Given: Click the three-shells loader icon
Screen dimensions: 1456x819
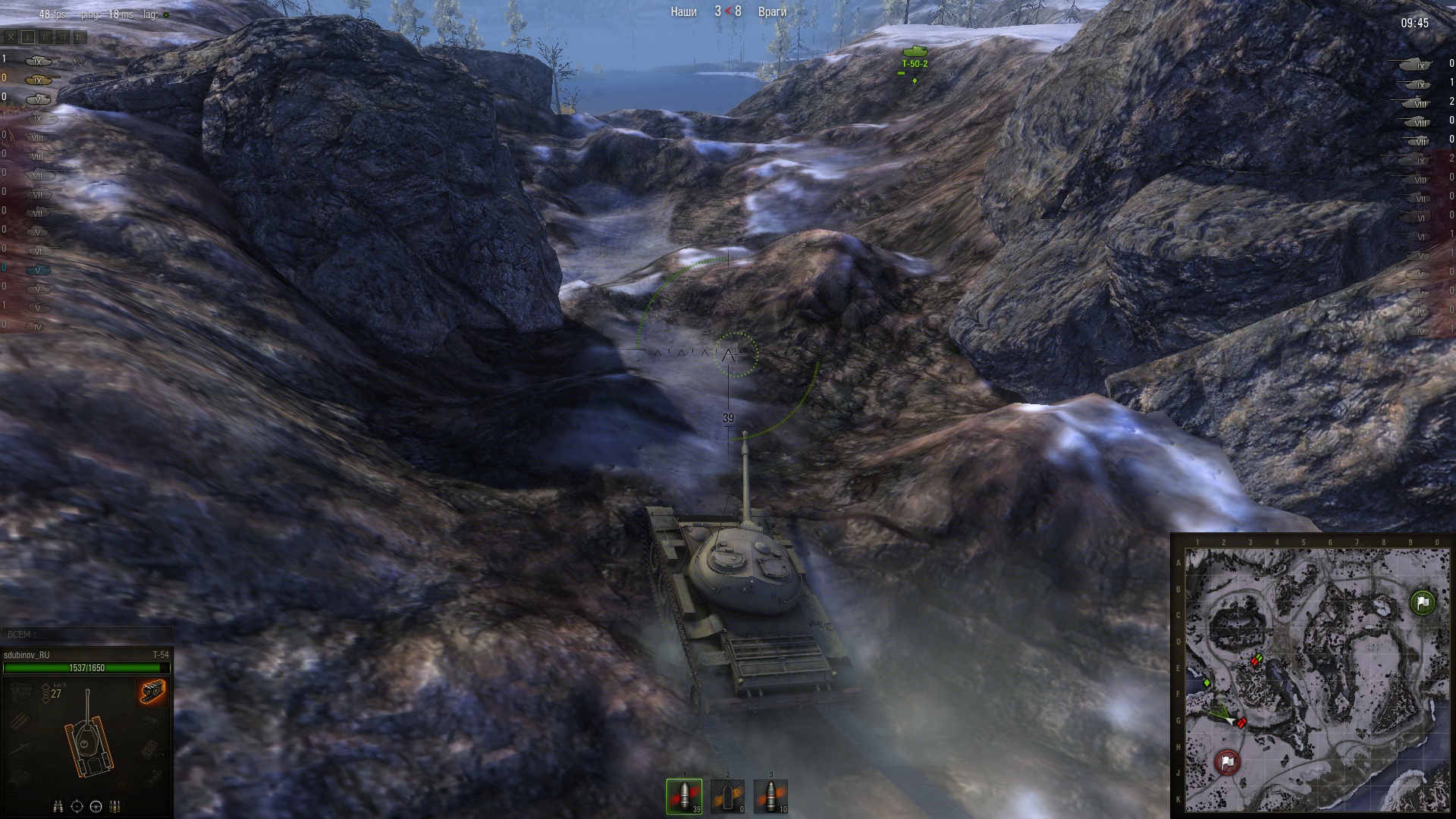Looking at the screenshot, I should point(115,806).
